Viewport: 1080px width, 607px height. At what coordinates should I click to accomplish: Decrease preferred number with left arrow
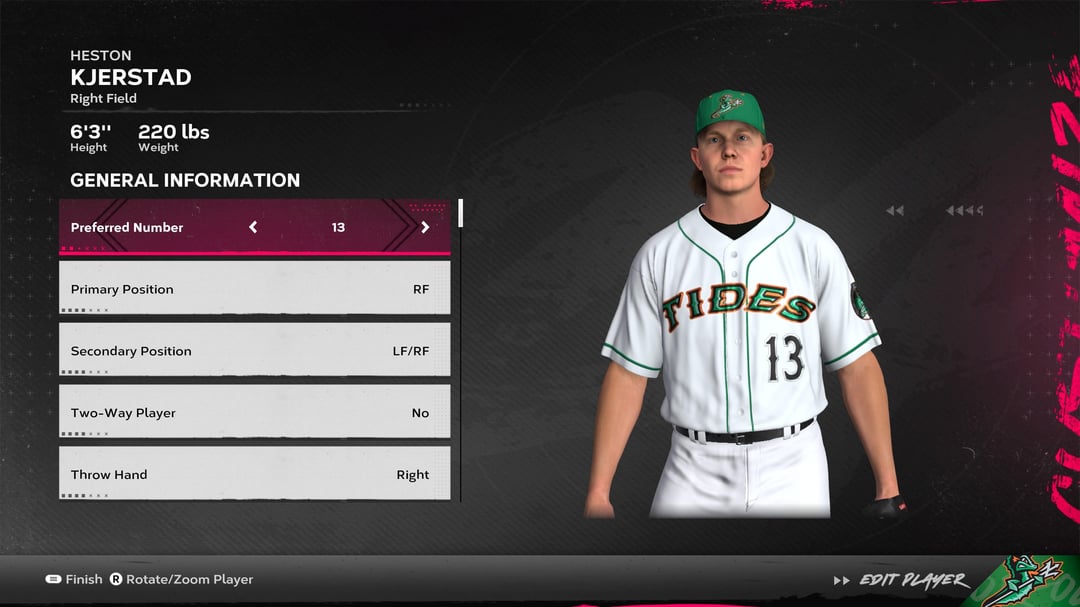tap(253, 227)
